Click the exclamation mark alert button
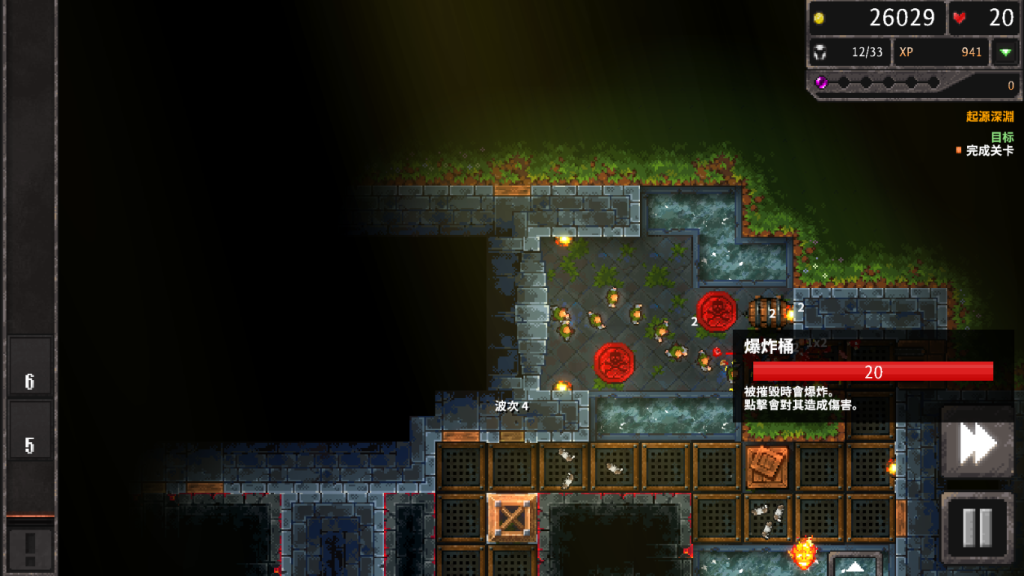The width and height of the screenshot is (1024, 576). point(30,547)
